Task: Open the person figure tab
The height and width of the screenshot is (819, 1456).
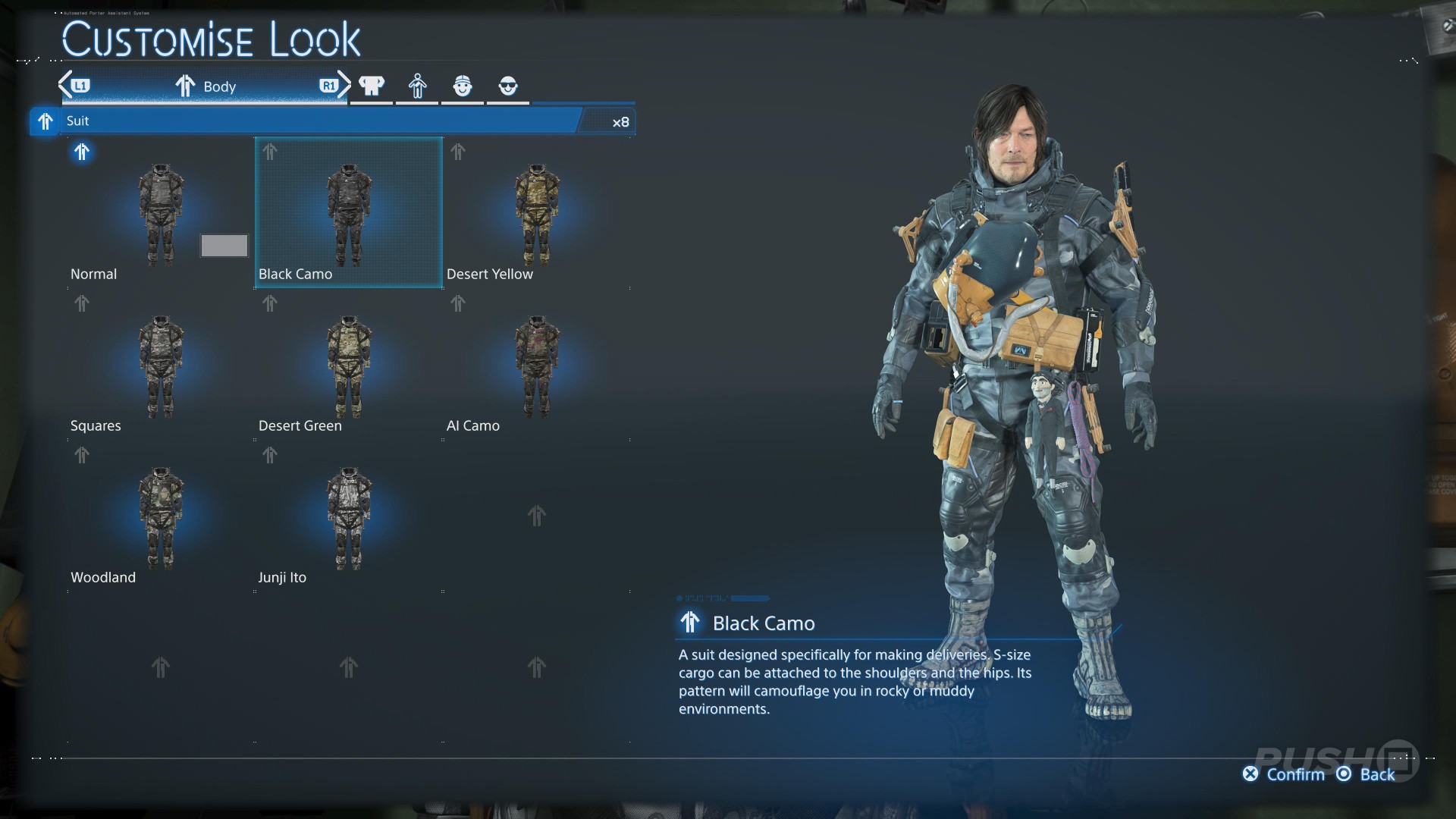Action: (417, 86)
